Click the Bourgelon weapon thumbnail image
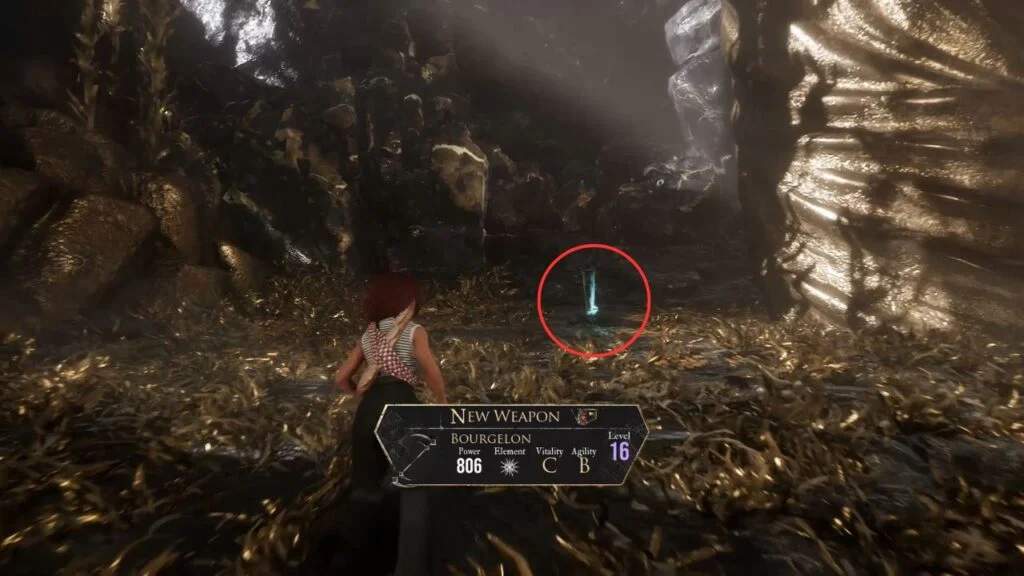Screen dimensions: 1024x576 (x=412, y=453)
